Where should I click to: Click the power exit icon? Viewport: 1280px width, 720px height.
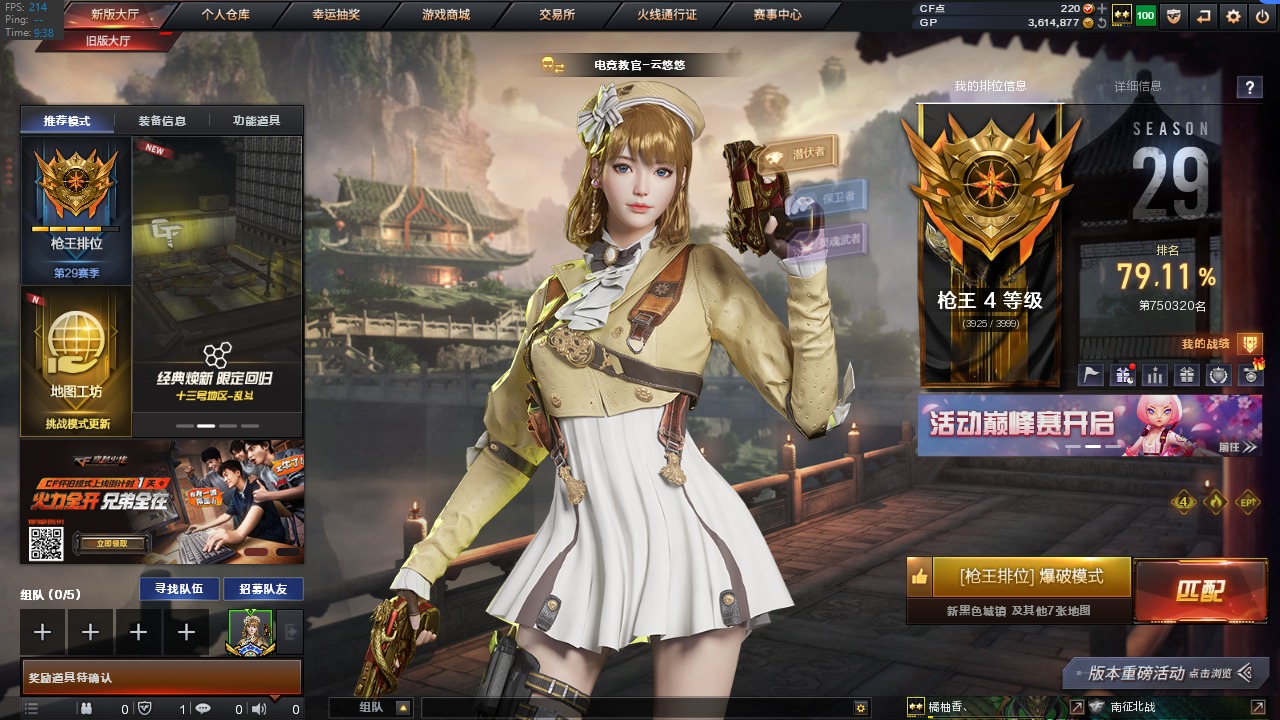tap(1262, 16)
